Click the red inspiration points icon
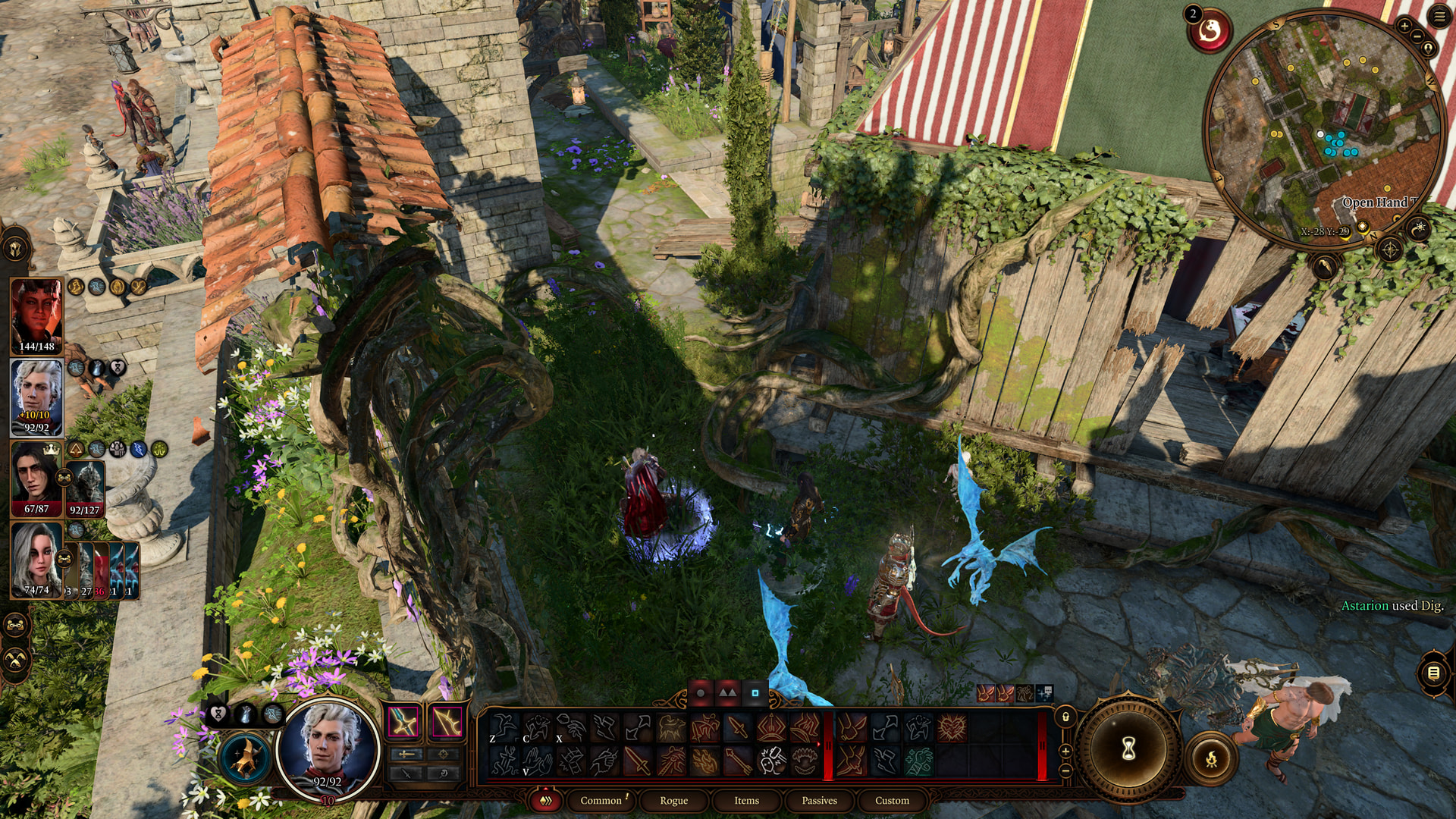 point(1210,32)
